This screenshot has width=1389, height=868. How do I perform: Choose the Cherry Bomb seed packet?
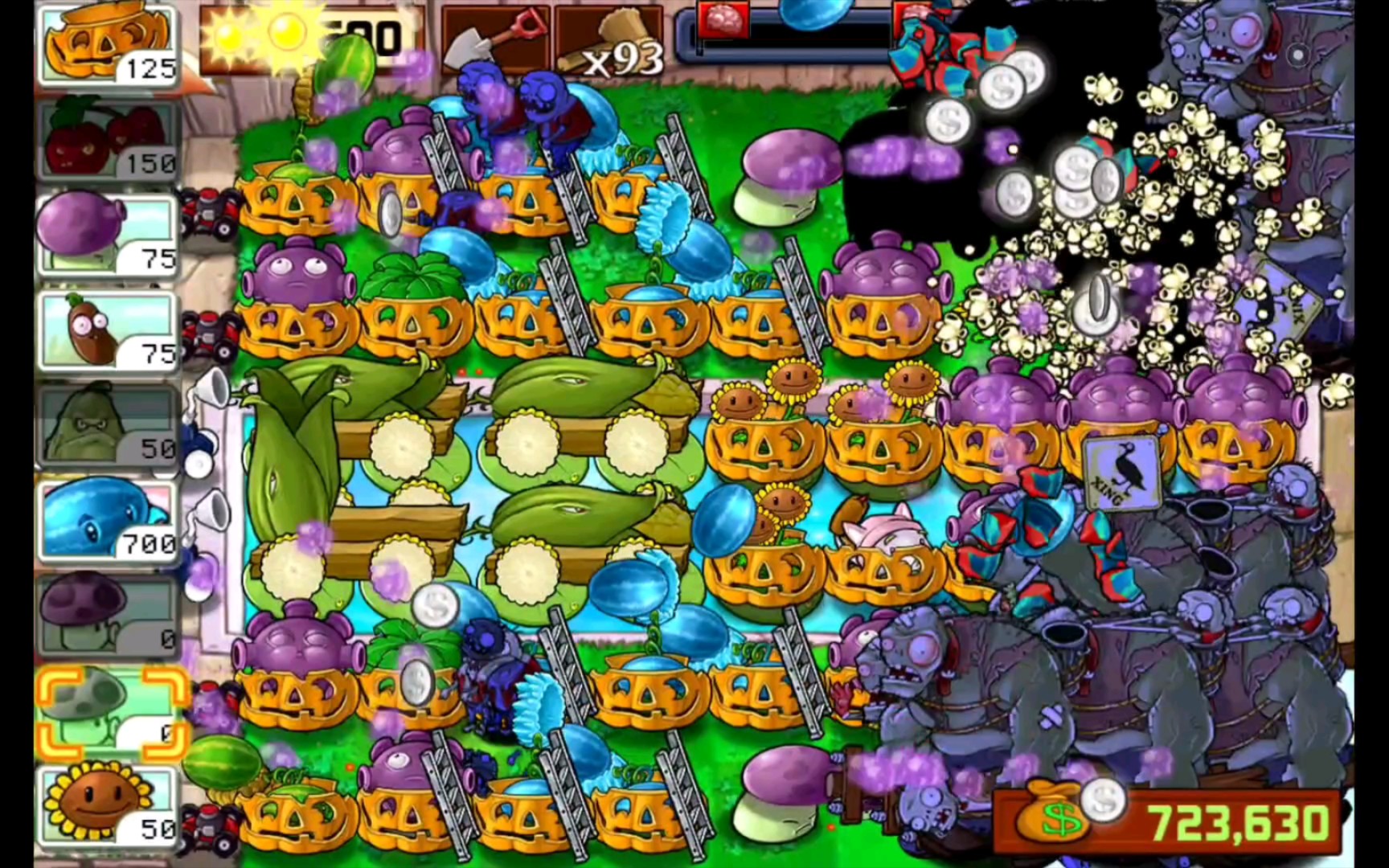point(108,139)
